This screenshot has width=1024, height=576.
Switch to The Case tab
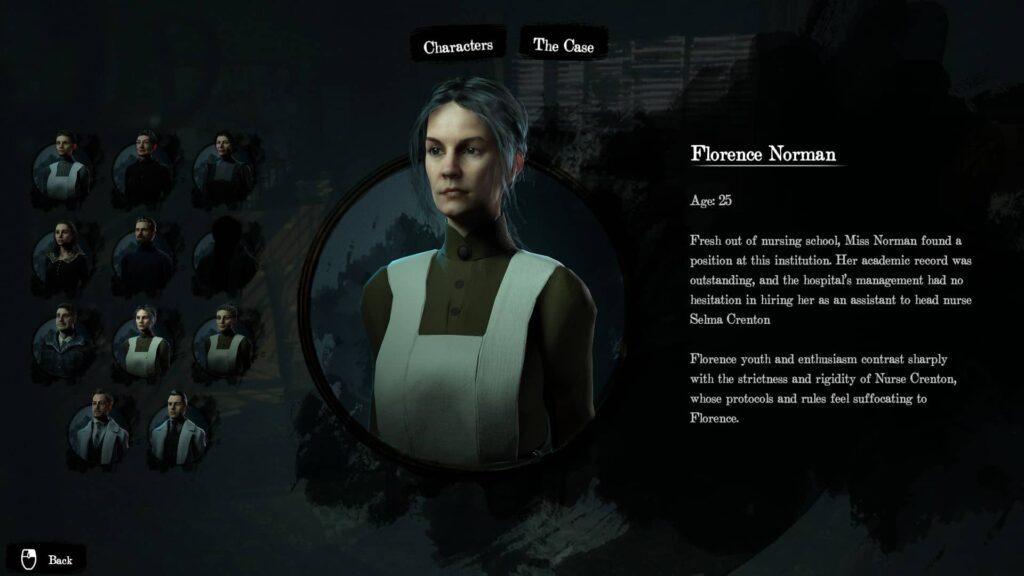(563, 45)
